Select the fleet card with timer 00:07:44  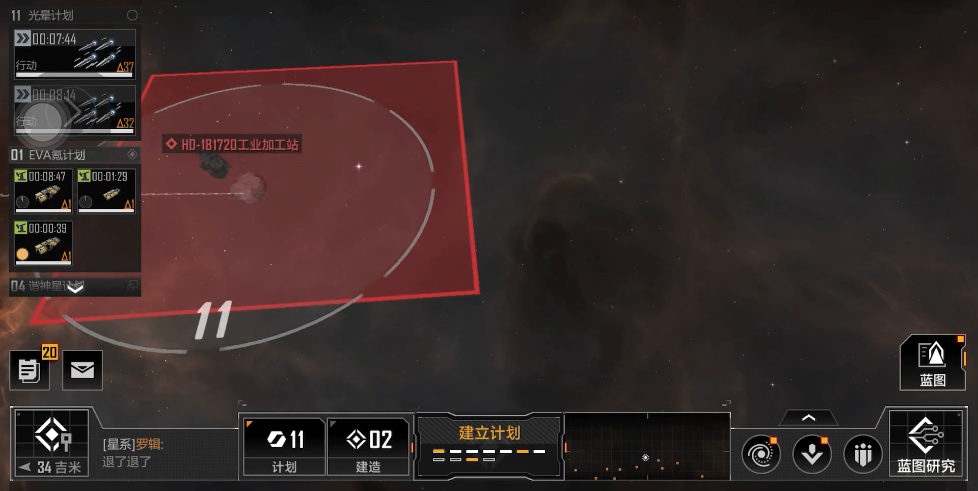pos(74,53)
